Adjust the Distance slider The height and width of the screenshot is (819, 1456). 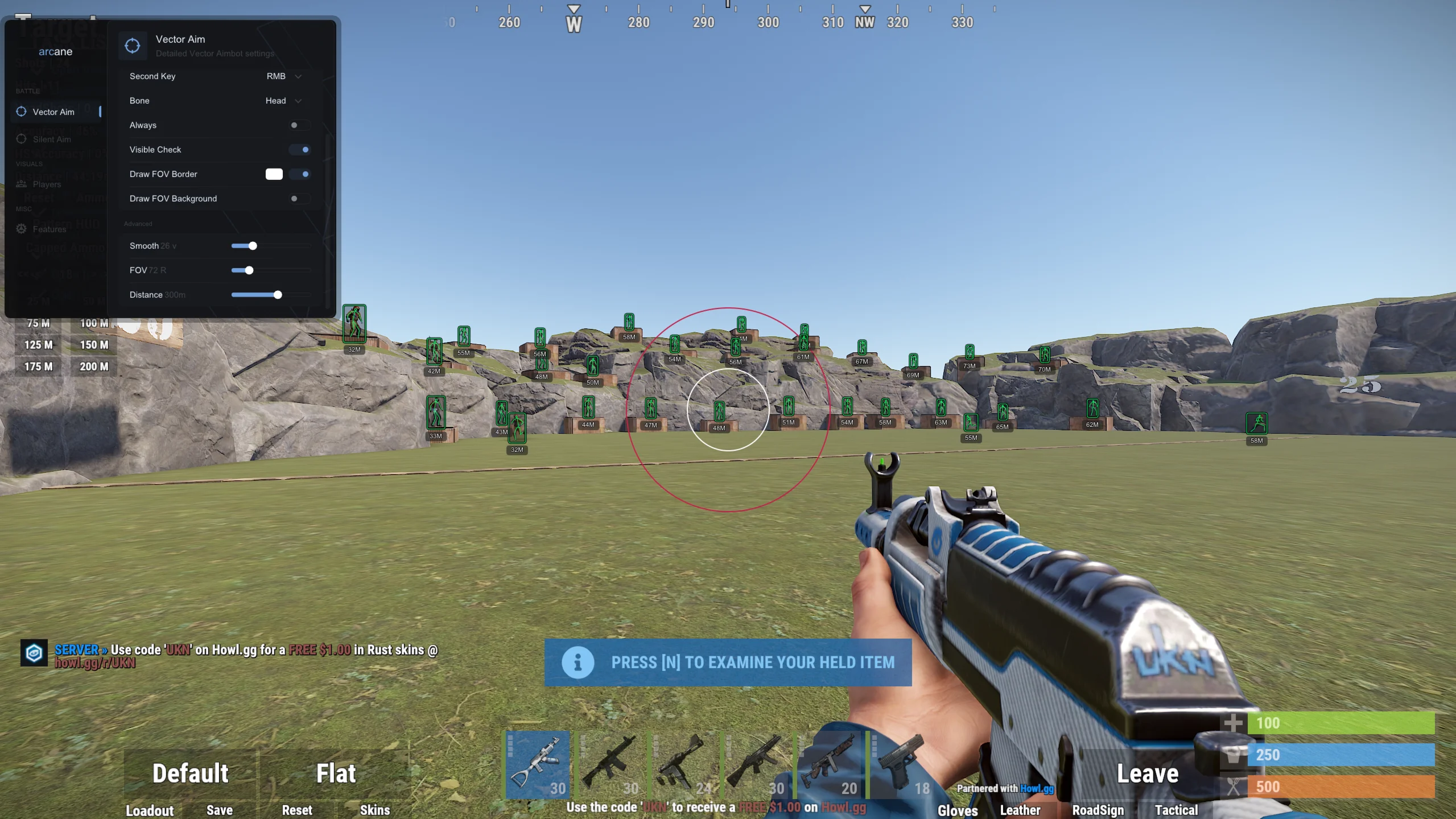click(x=277, y=295)
